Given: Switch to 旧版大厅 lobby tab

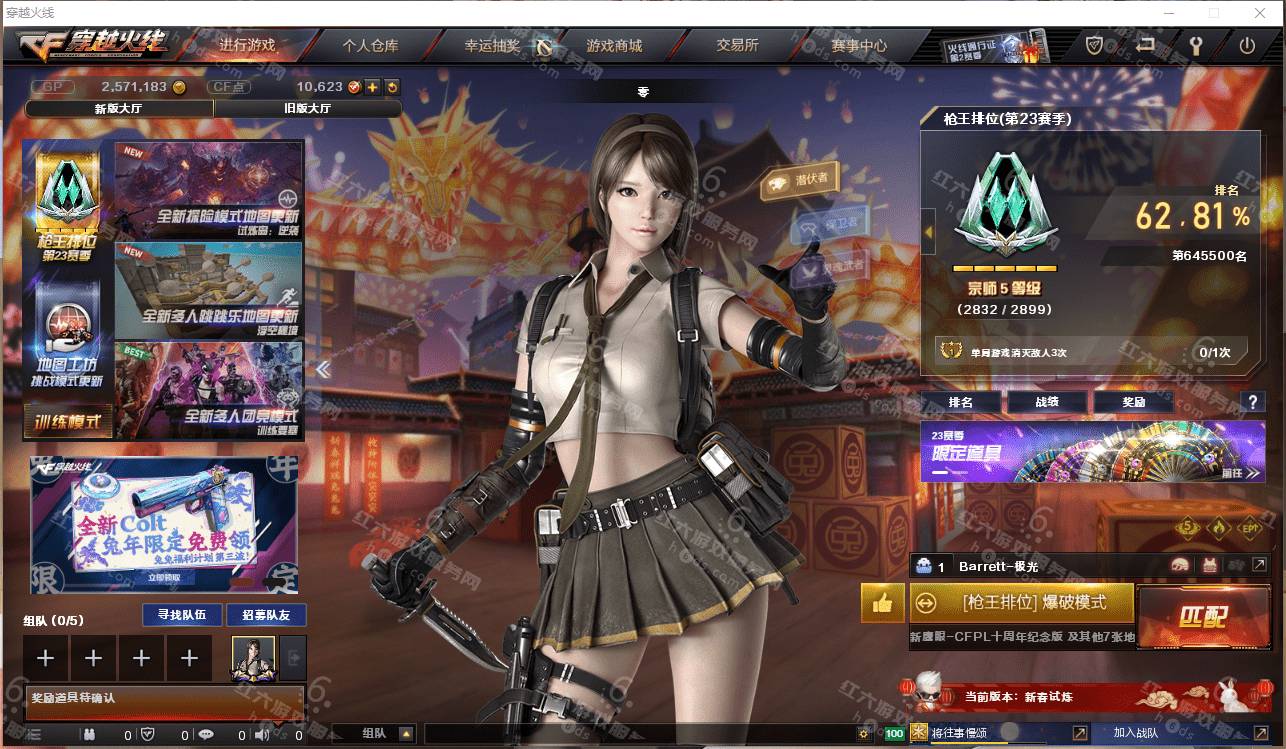Looking at the screenshot, I should click(308, 108).
